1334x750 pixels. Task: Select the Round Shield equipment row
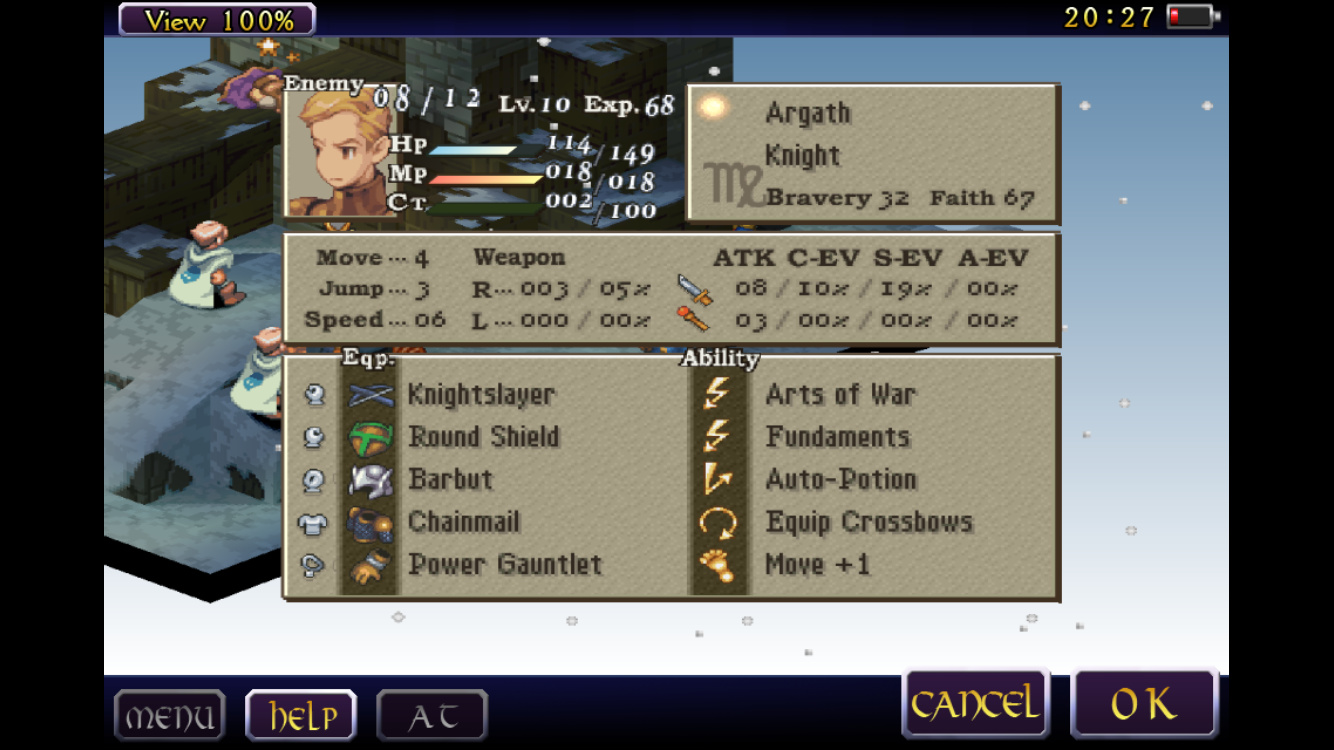pos(483,437)
